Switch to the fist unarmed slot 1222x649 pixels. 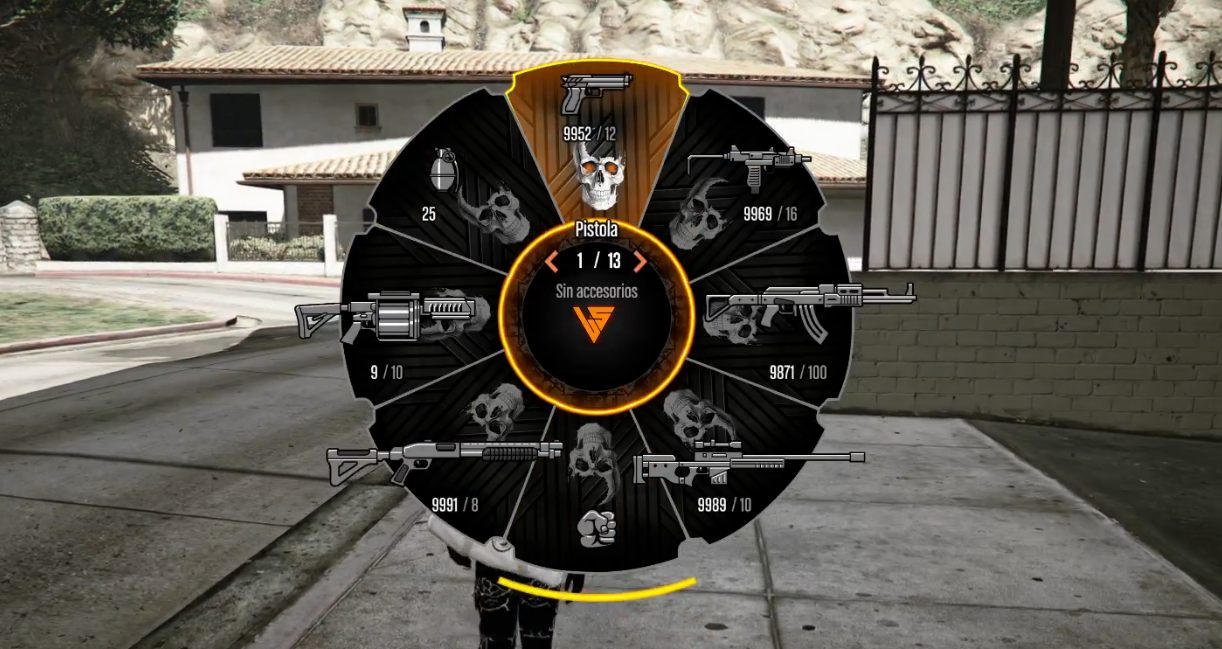click(x=597, y=525)
